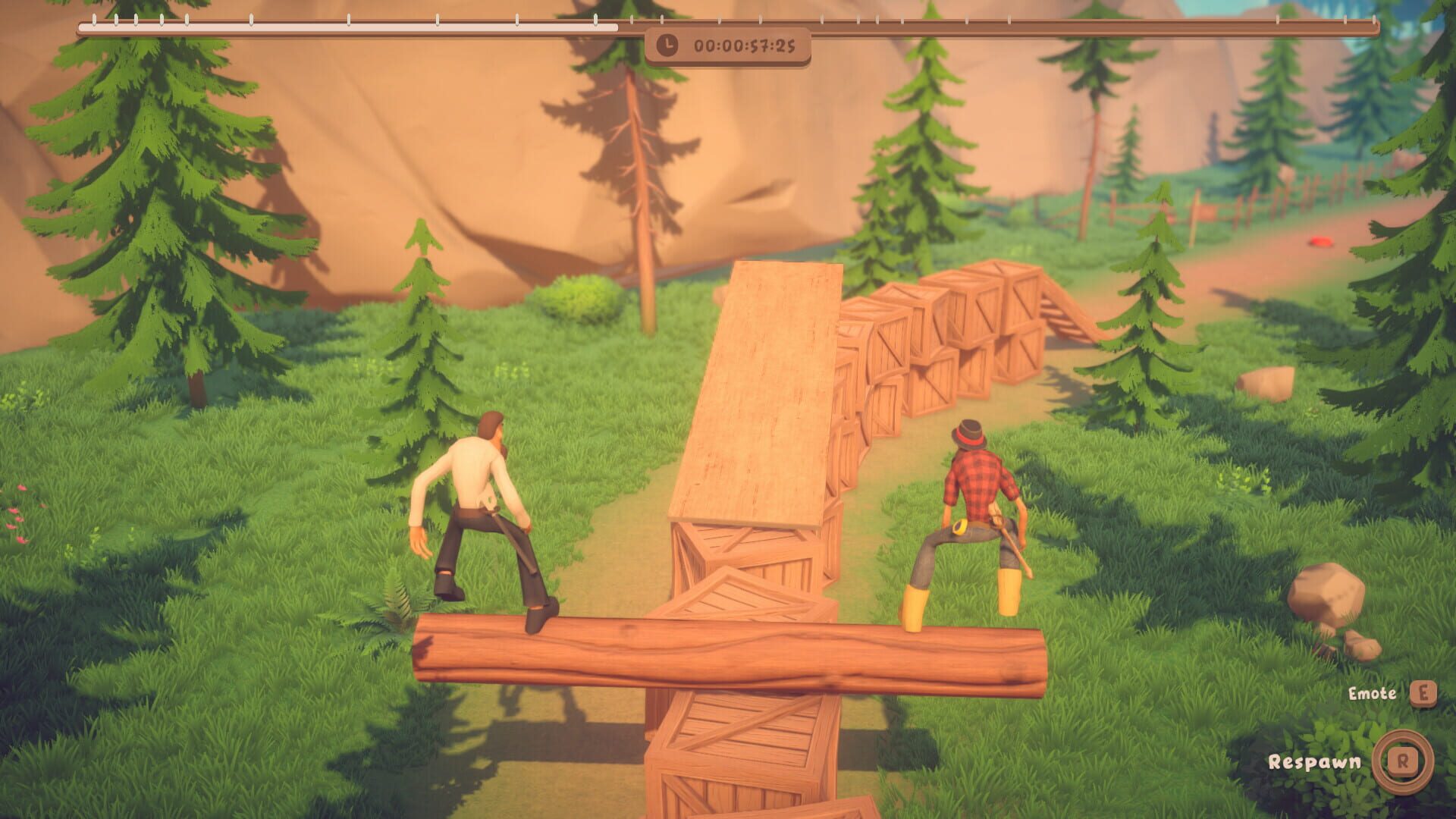Viewport: 1456px width, 819px height.
Task: Click the R key icon for Respawn
Action: 1403,761
